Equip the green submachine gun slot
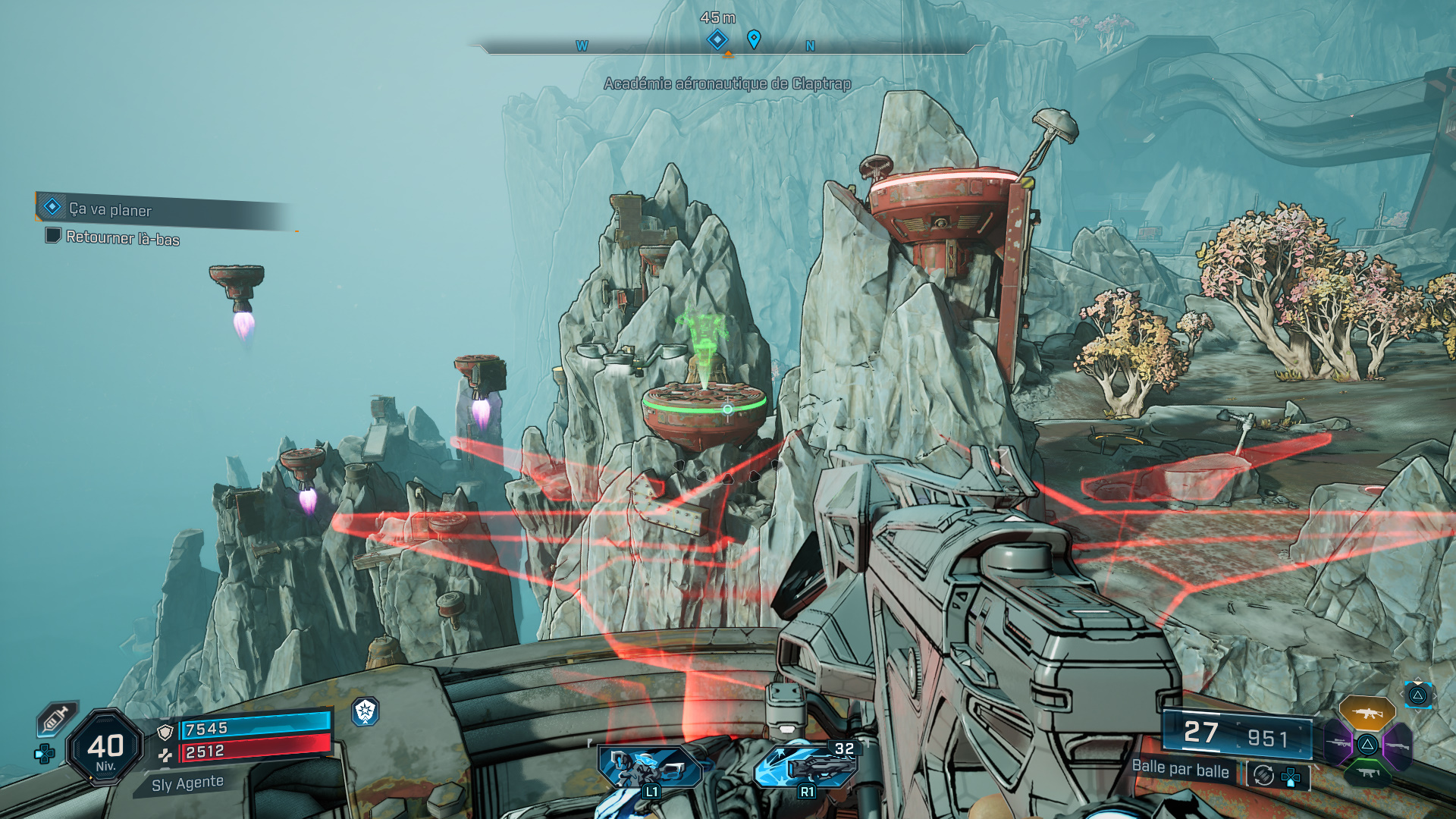Screen dimensions: 1456x819 [1367, 773]
